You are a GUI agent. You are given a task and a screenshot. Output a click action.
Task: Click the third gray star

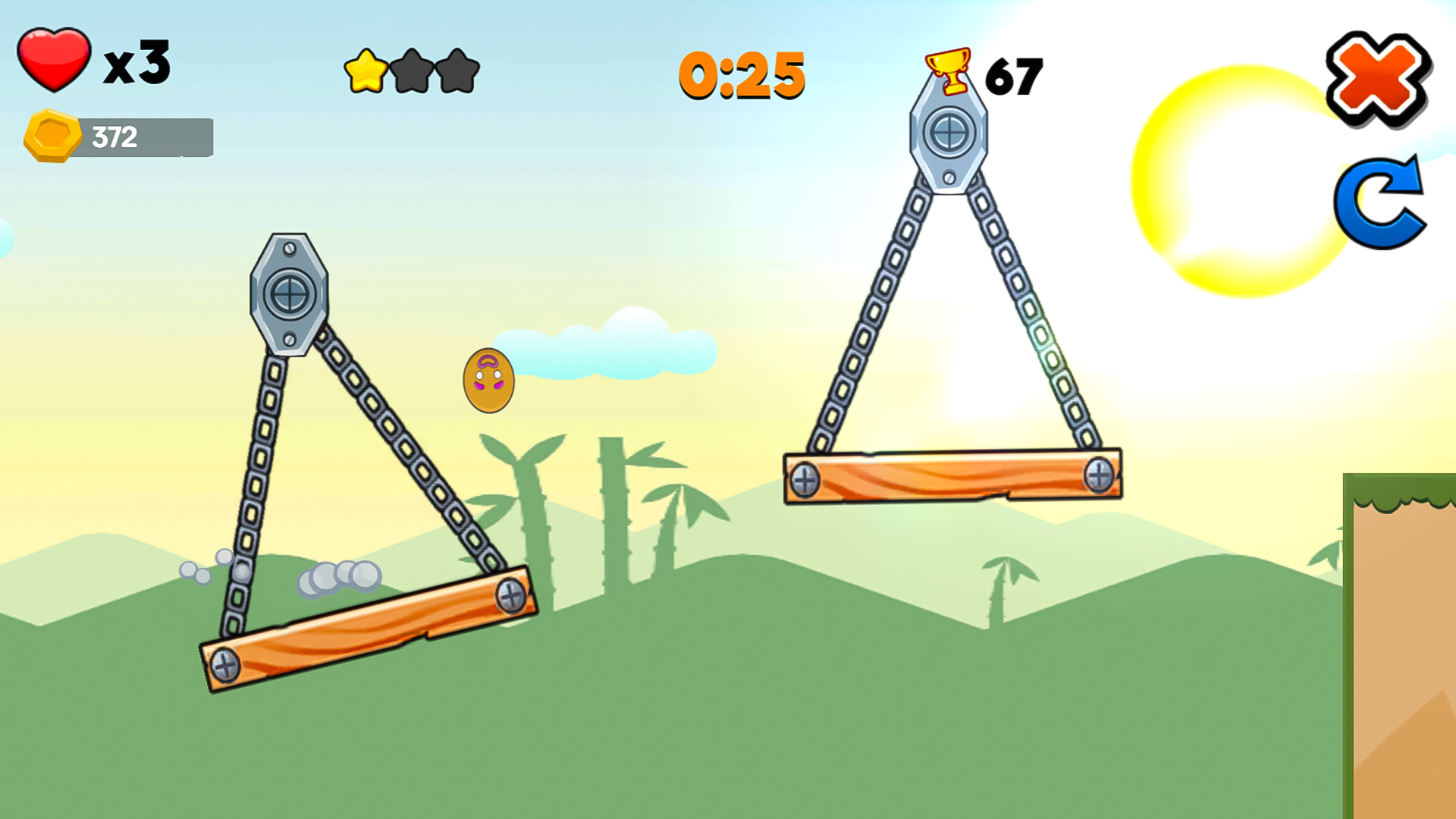[x=456, y=72]
